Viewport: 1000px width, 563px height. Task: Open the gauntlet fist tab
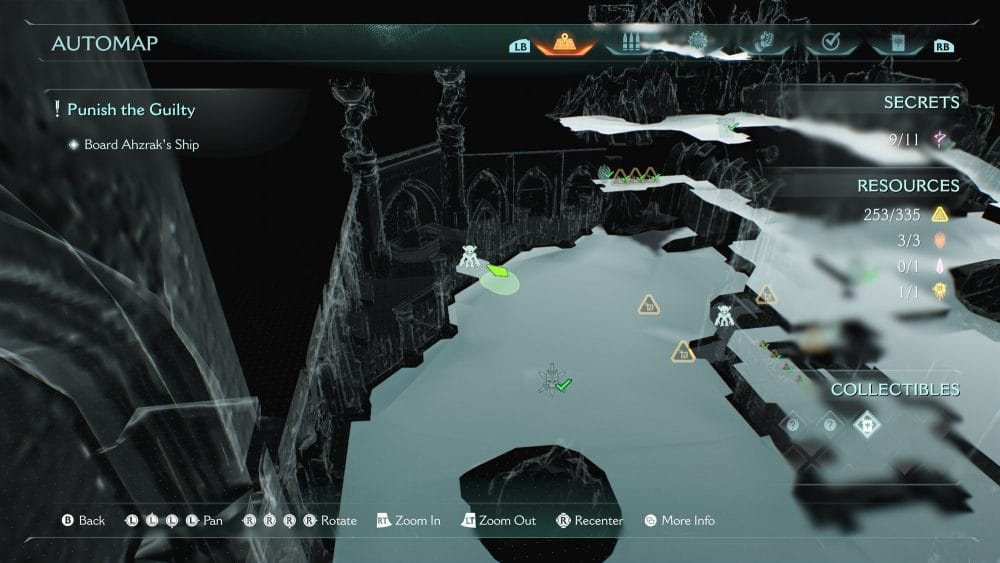coord(763,44)
